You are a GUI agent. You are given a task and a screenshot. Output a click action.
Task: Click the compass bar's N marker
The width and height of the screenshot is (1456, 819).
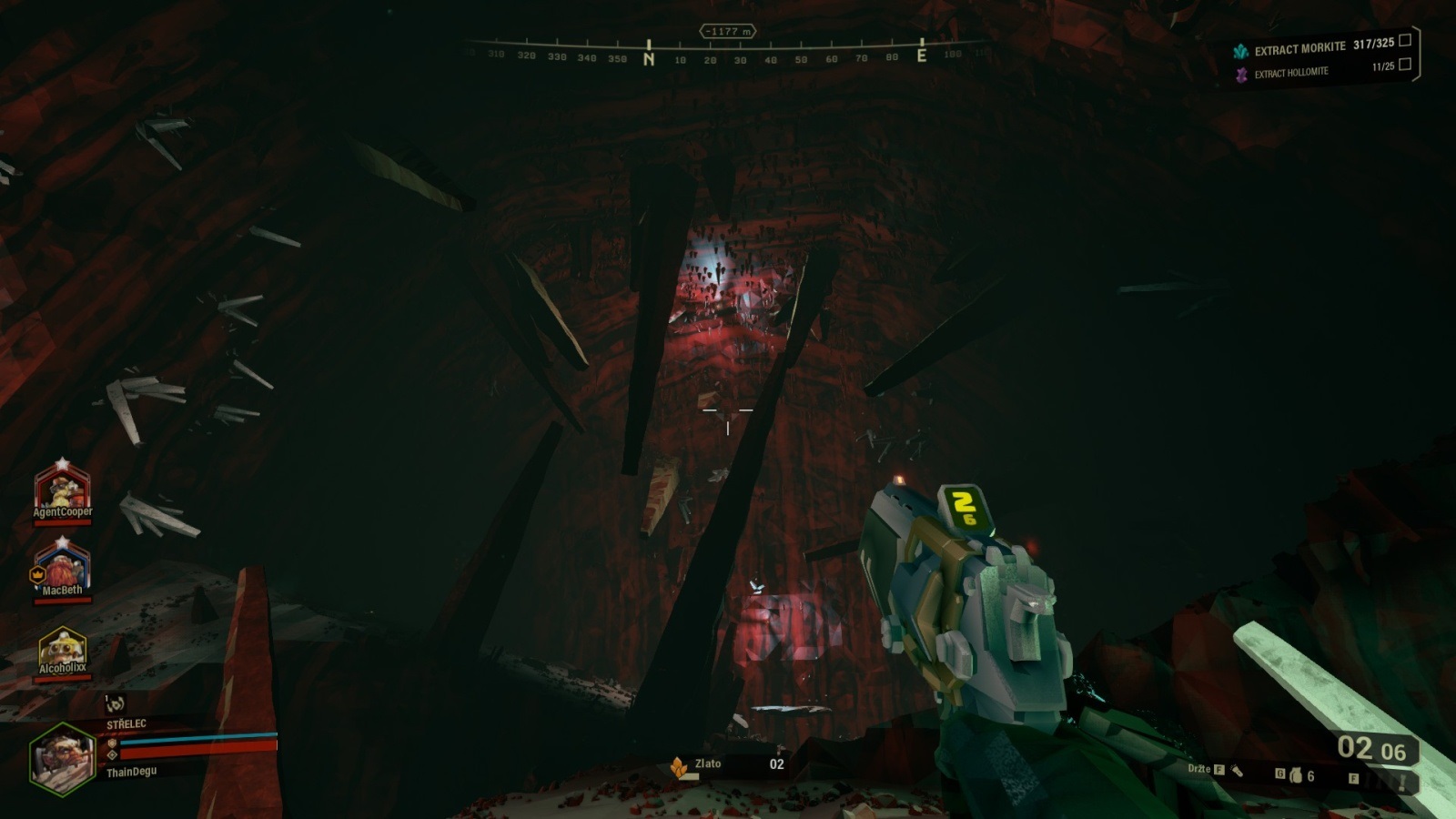pos(649,58)
